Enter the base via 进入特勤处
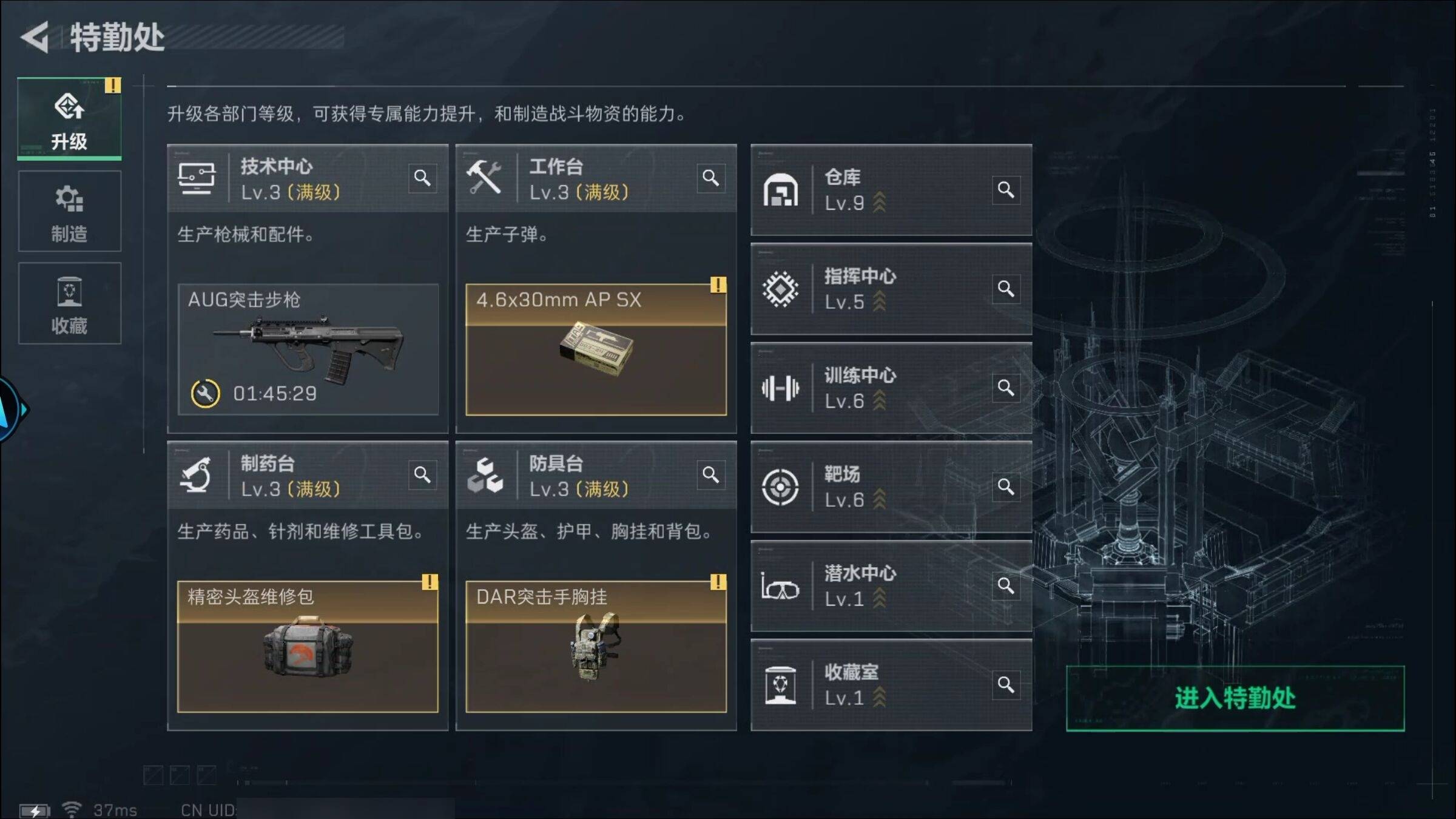This screenshot has width=1456, height=819. (x=1235, y=698)
